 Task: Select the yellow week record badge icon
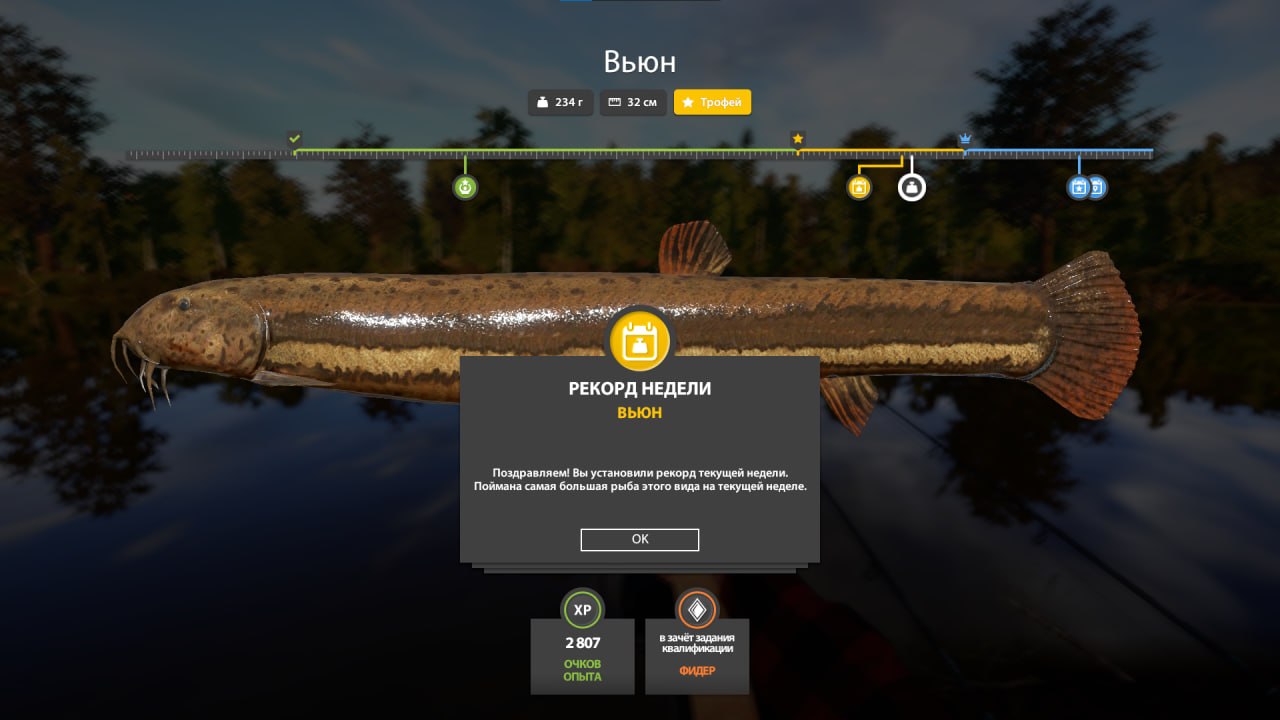[858, 186]
